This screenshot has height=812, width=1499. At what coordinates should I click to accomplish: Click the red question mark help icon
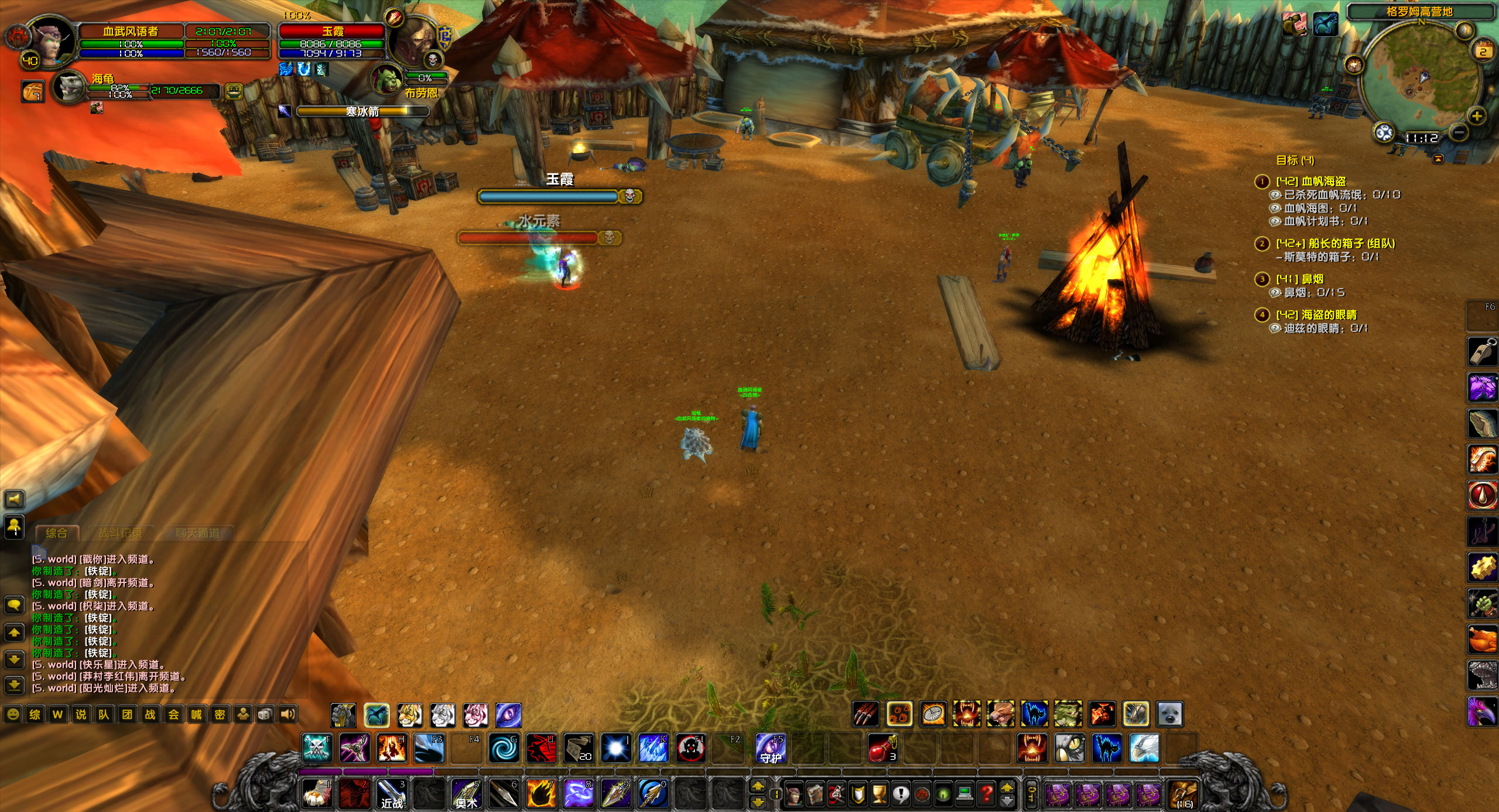986,794
